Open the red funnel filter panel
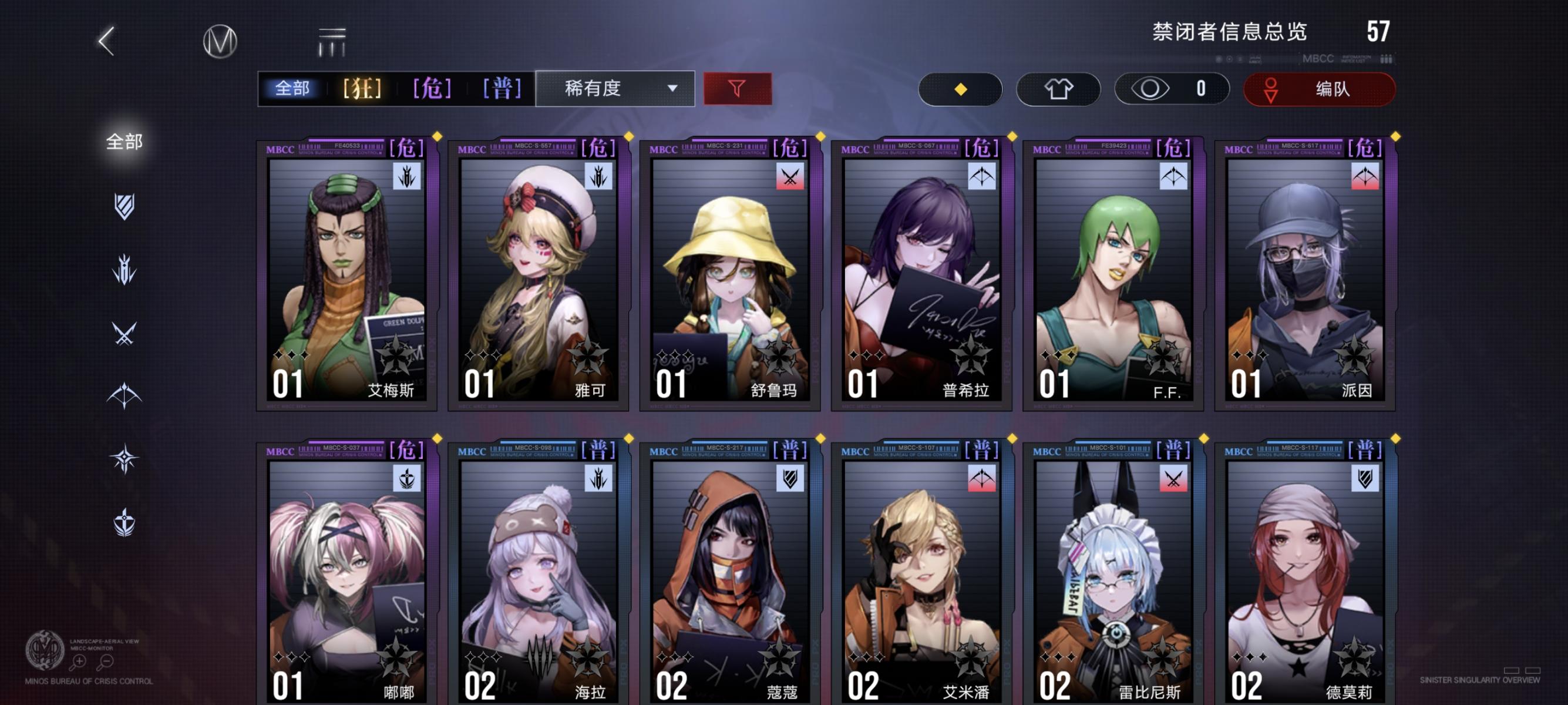Image resolution: width=1568 pixels, height=705 pixels. (736, 88)
